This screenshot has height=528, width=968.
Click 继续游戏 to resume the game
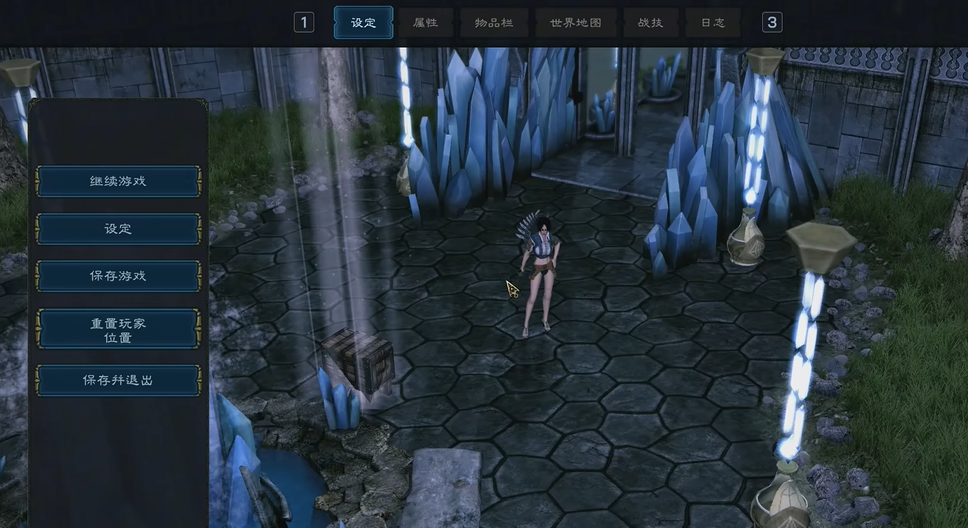[x=118, y=181]
